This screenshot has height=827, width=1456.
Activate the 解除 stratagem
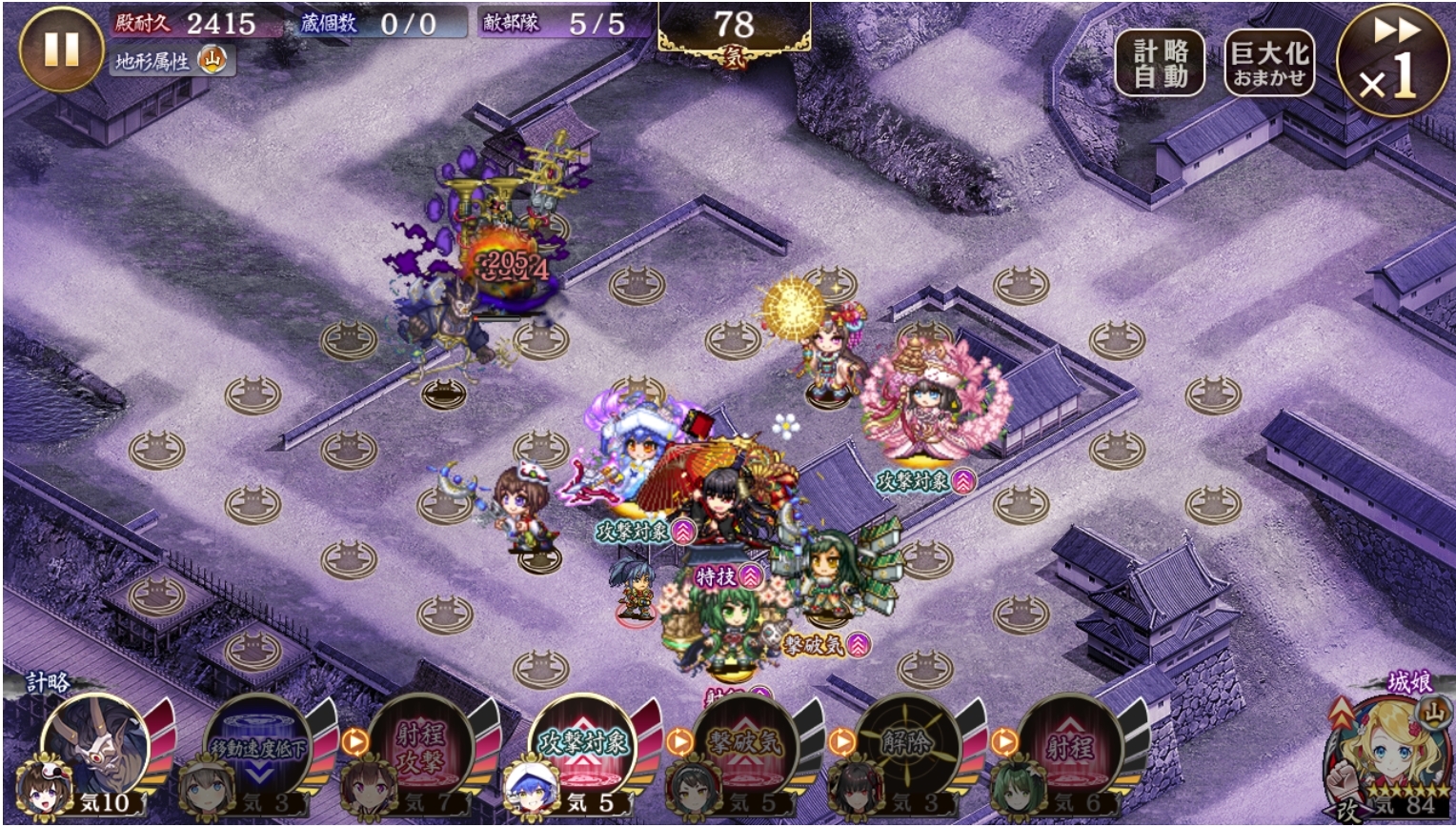[x=906, y=748]
